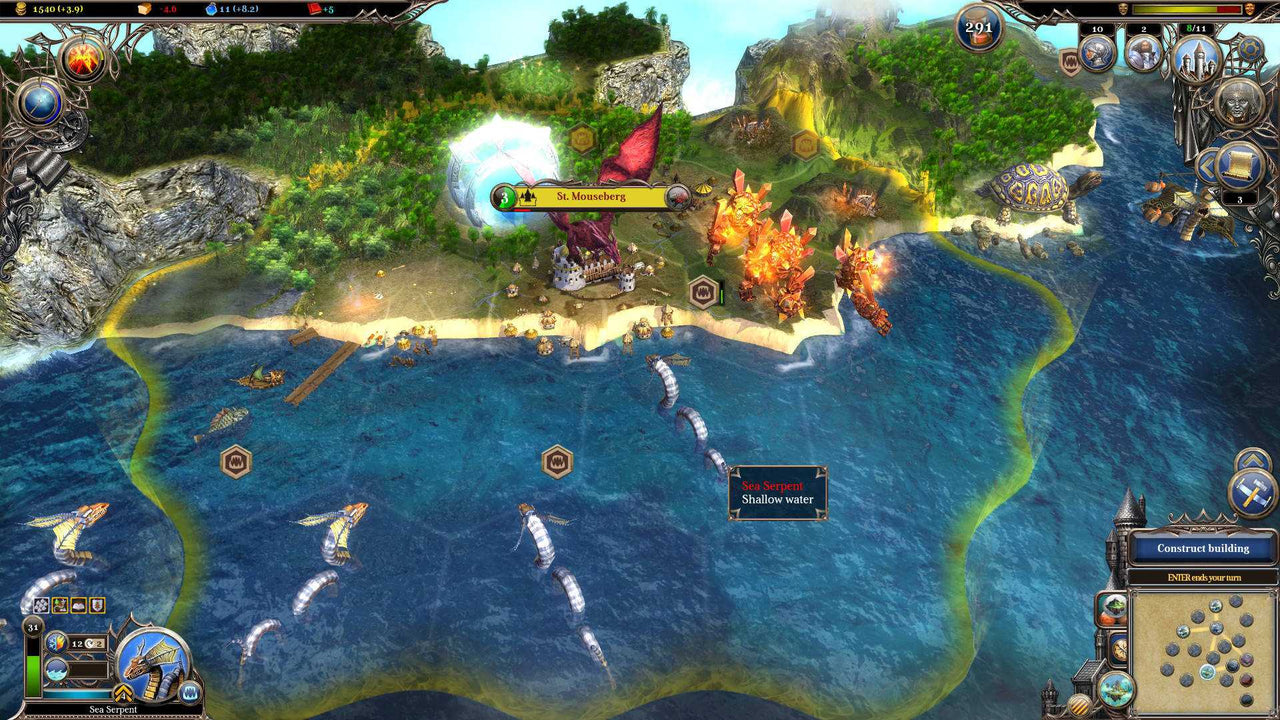Collapse the panel using chevron above hammer icon

(1253, 460)
